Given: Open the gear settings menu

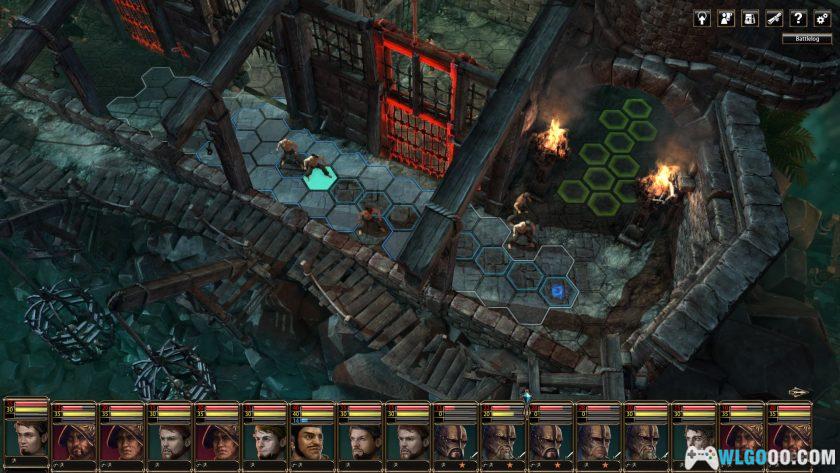Looking at the screenshot, I should click(822, 18).
